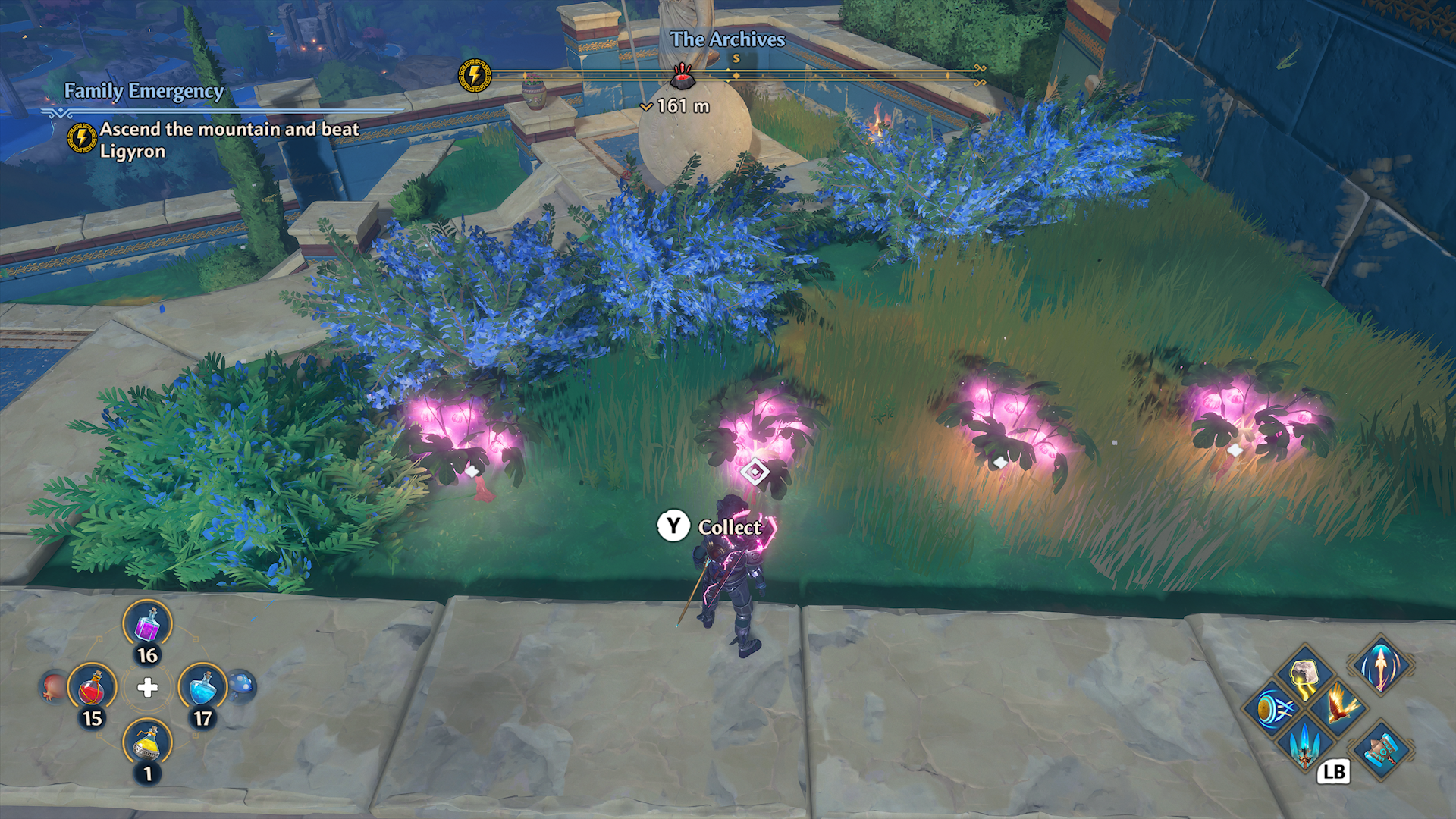Image resolution: width=1456 pixels, height=819 pixels.
Task: Click the stamina lightning icon beside the compass
Action: pos(474,74)
